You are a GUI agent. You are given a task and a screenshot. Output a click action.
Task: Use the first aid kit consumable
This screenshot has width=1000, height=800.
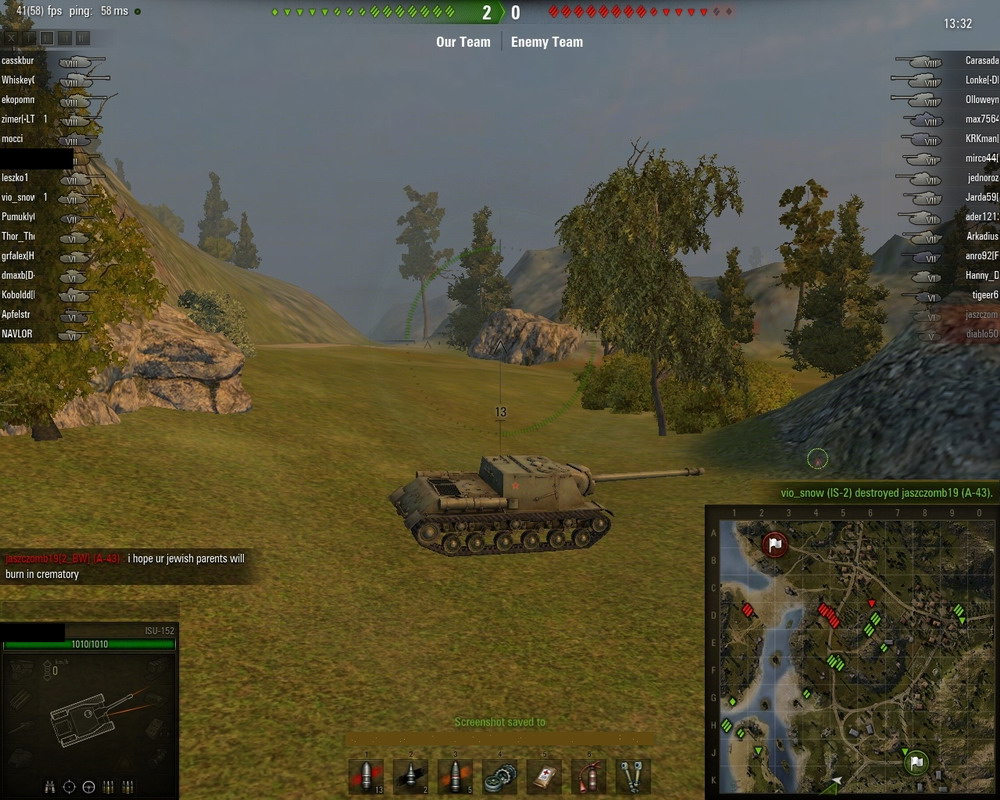tap(544, 776)
